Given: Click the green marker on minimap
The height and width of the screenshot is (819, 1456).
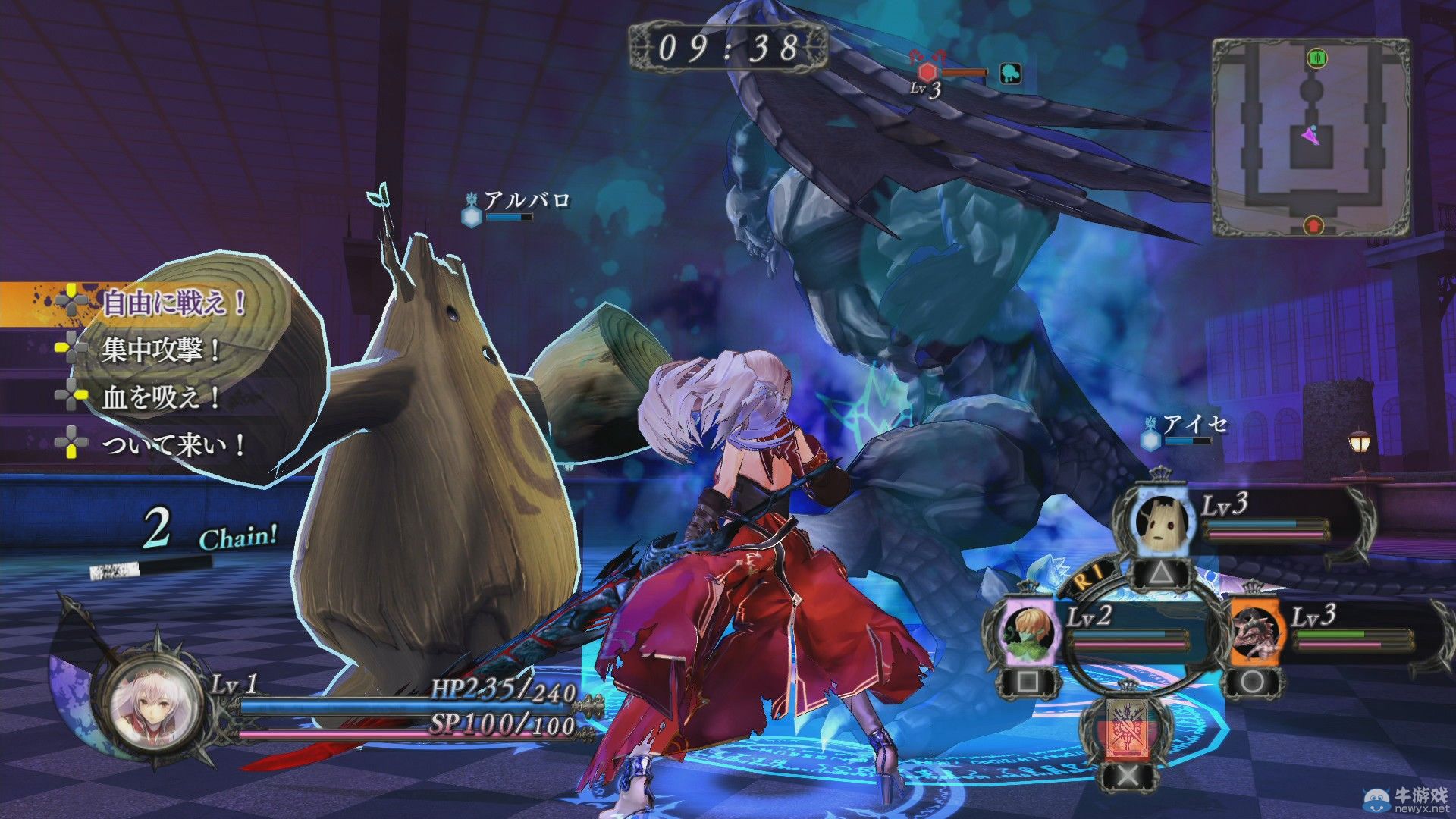Looking at the screenshot, I should 1316,58.
